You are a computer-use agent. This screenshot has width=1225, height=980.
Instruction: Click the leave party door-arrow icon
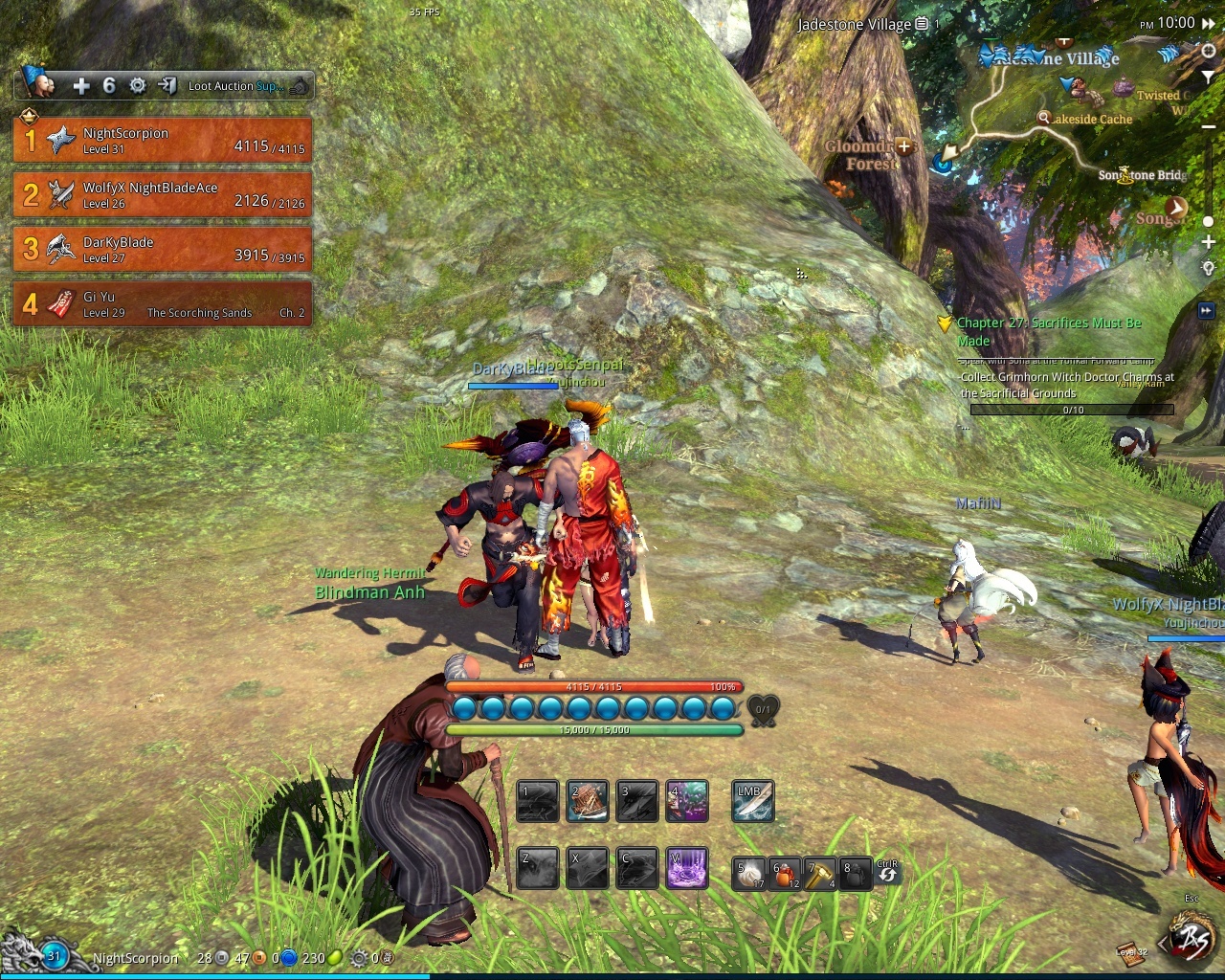(x=167, y=86)
